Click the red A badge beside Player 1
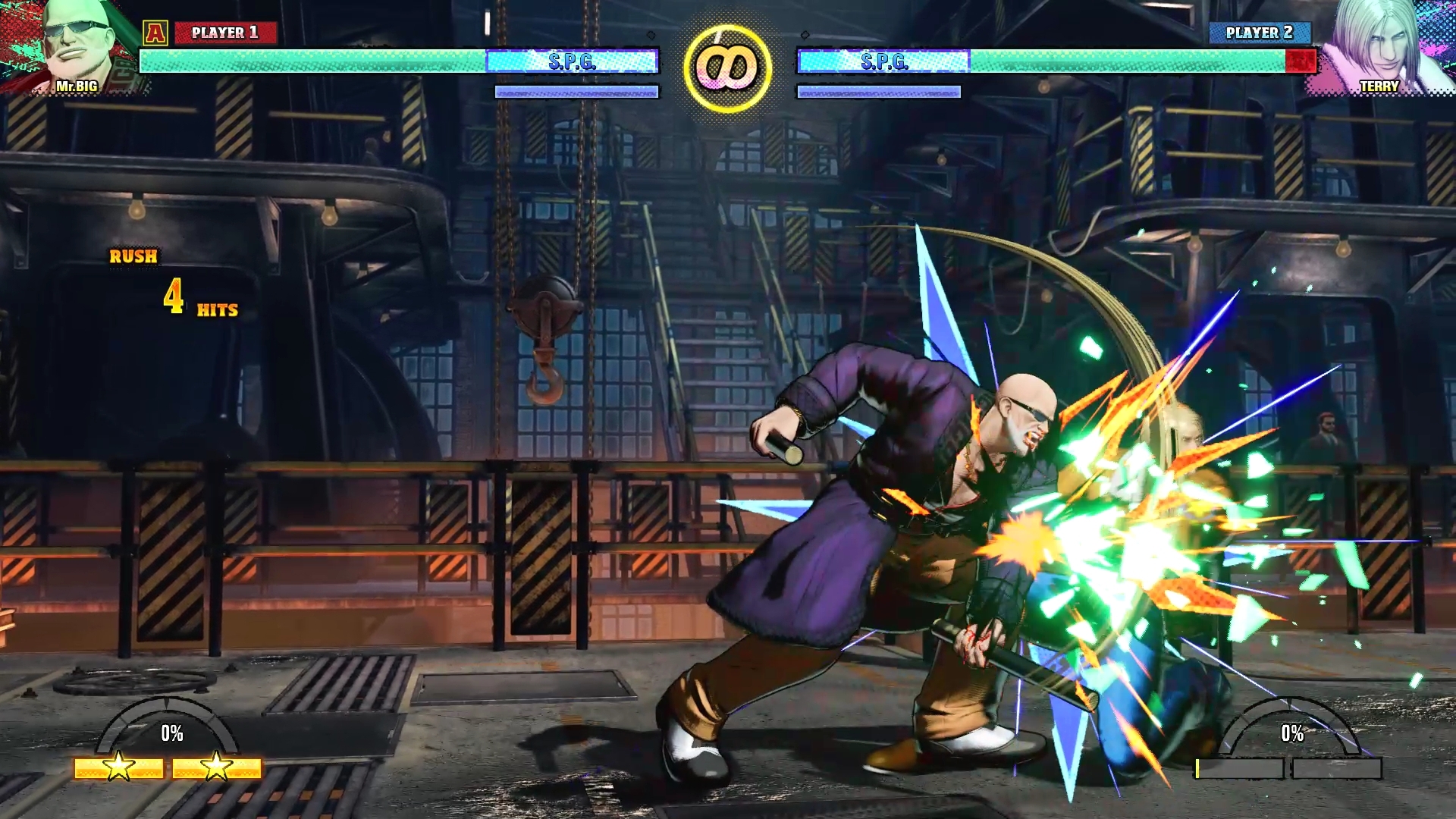Image resolution: width=1456 pixels, height=819 pixels. click(155, 33)
